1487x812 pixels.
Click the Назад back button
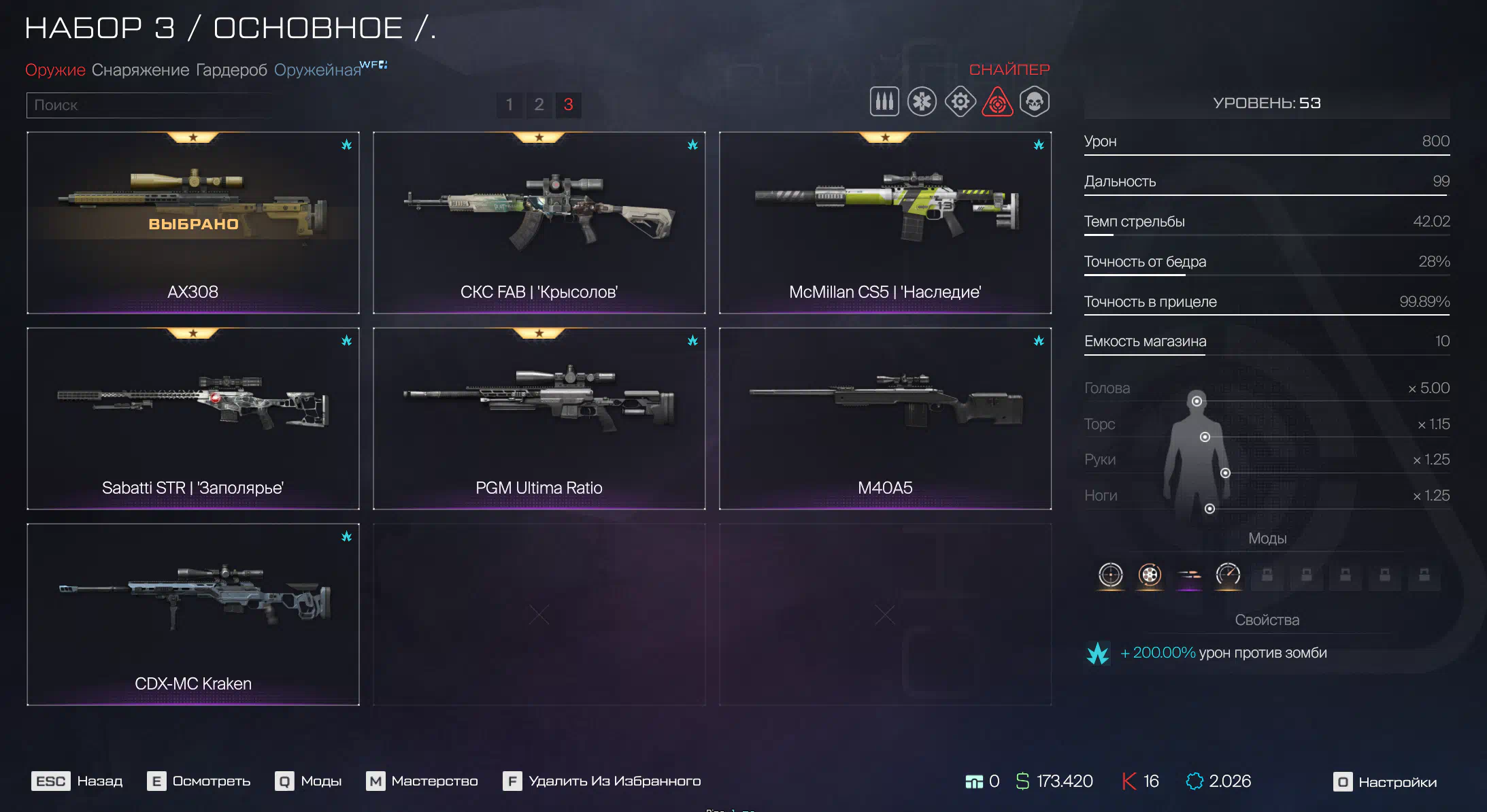pos(78,781)
